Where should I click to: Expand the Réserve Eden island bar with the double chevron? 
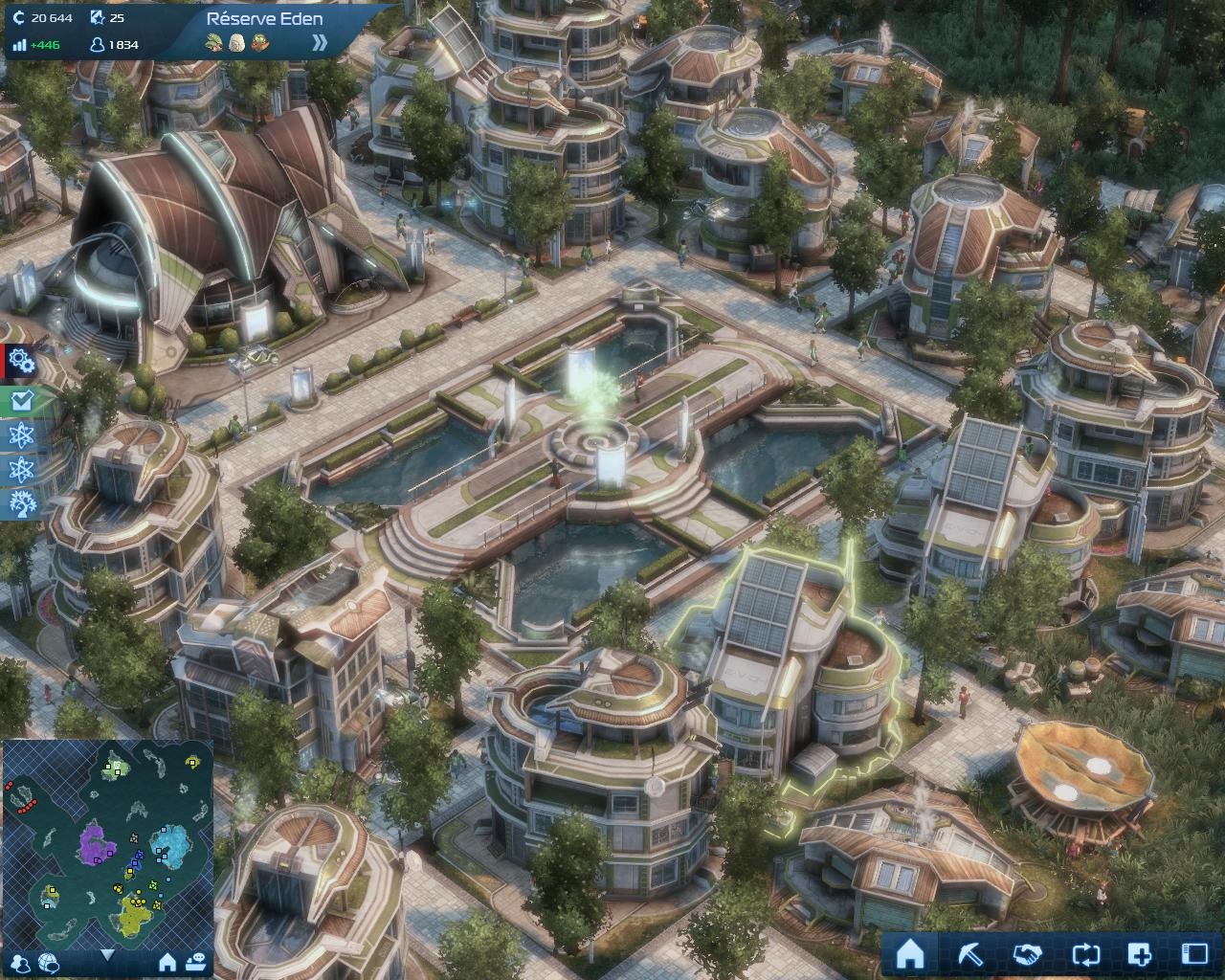[320, 42]
